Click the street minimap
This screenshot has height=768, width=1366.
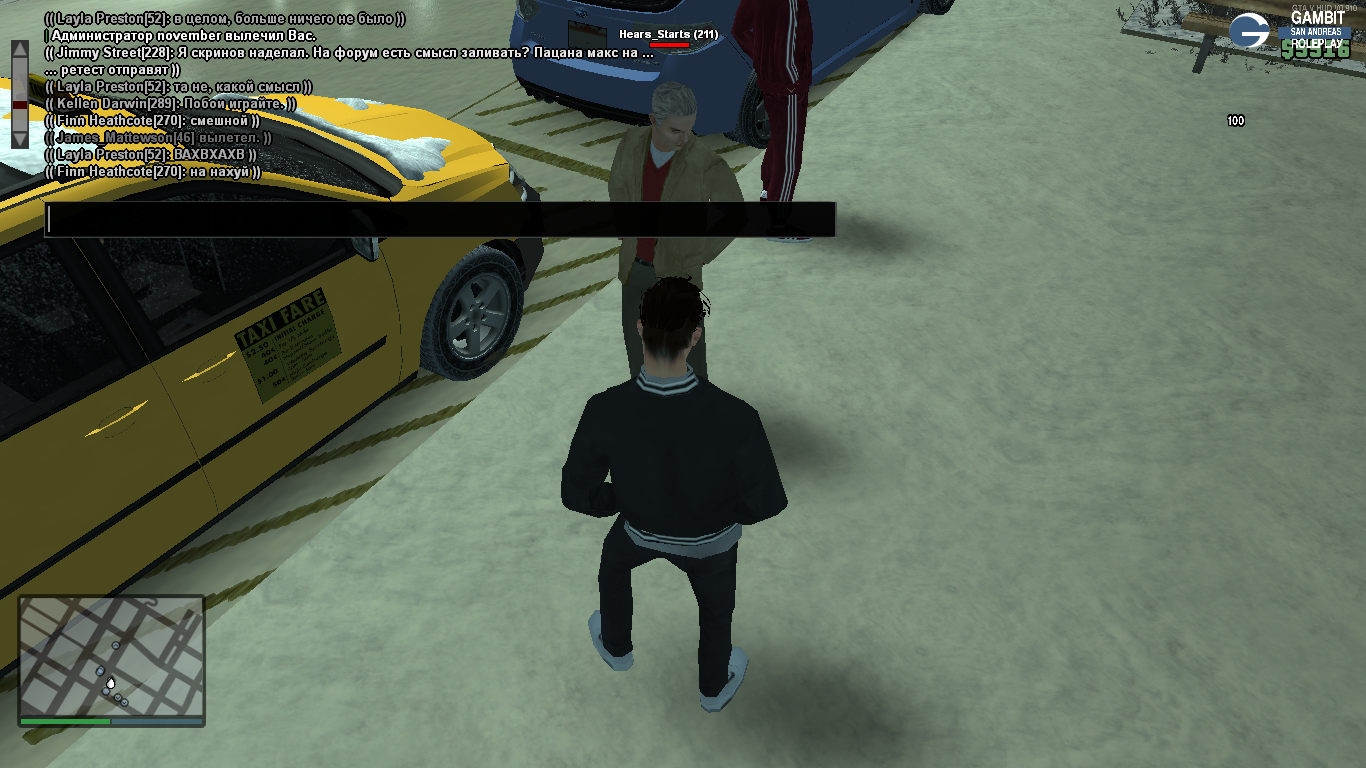[111, 655]
